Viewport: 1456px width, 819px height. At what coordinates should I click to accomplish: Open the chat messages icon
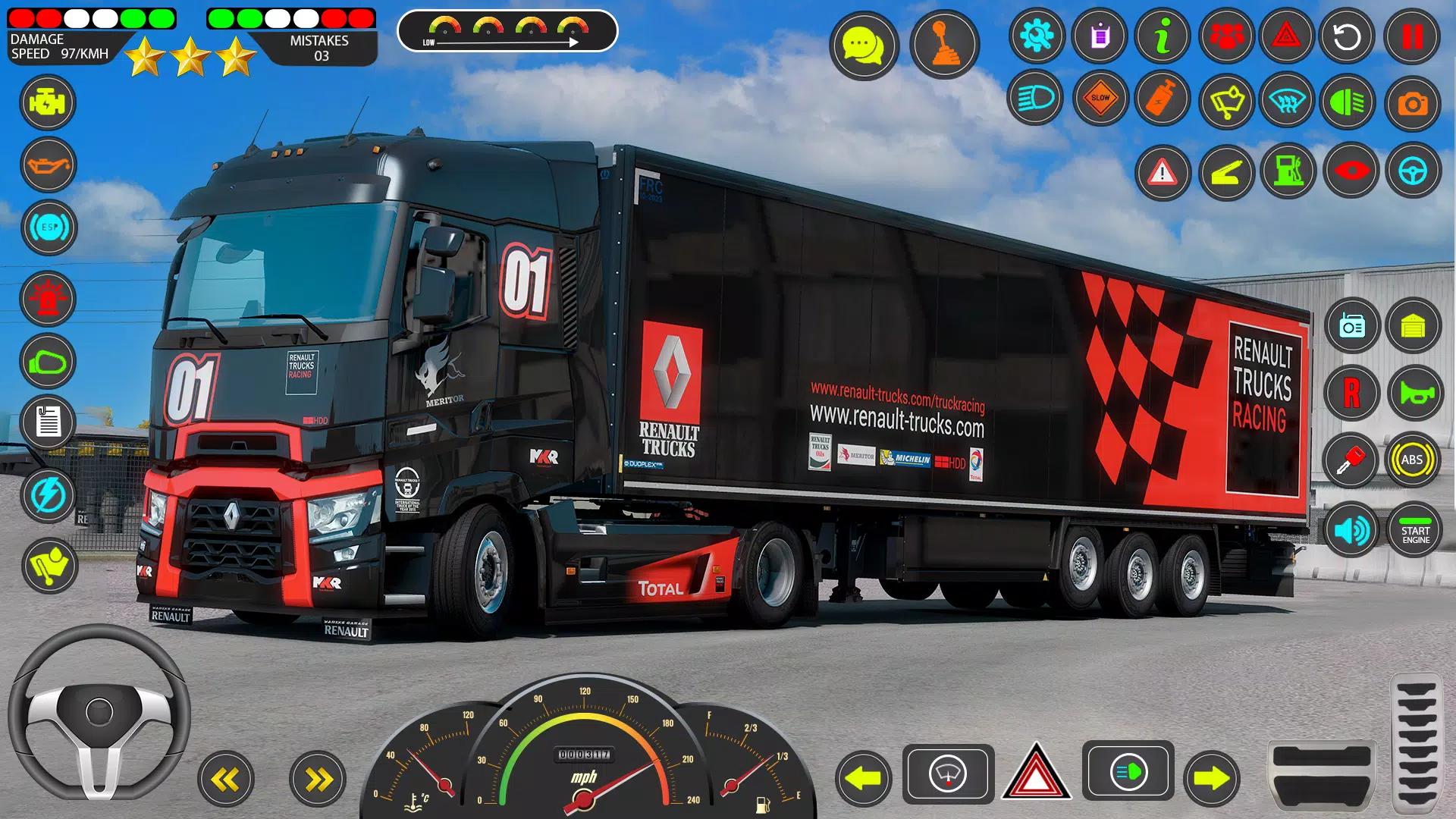pos(864,45)
